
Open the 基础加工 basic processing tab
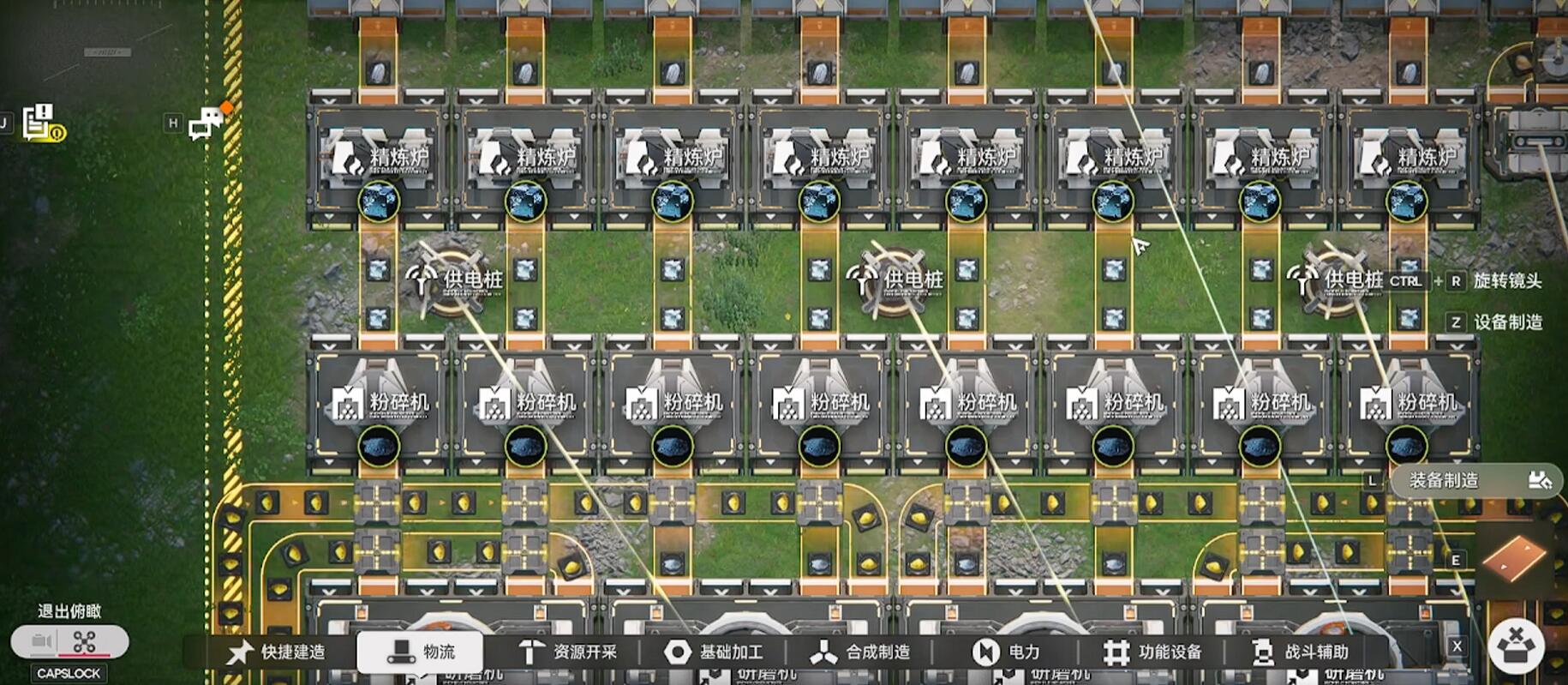click(x=715, y=652)
